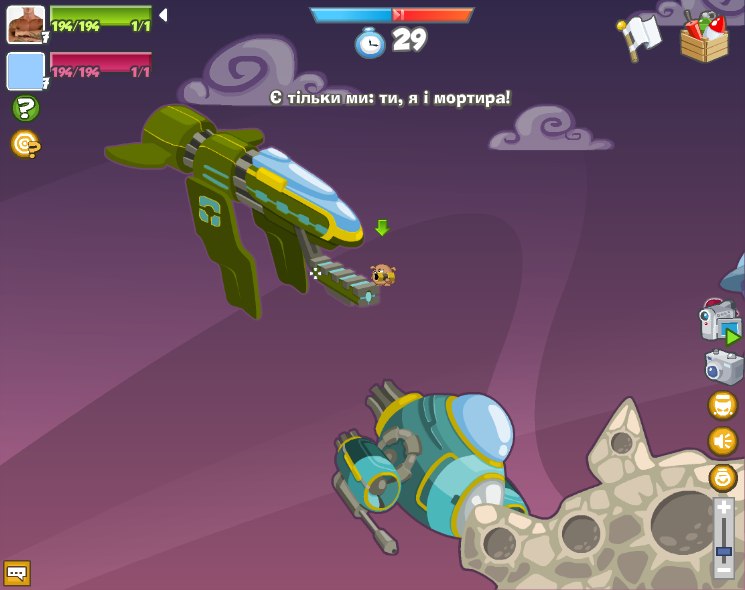Viewport: 745px width, 590px height.
Task: Click the zoom-out minus button
Action: tap(724, 569)
